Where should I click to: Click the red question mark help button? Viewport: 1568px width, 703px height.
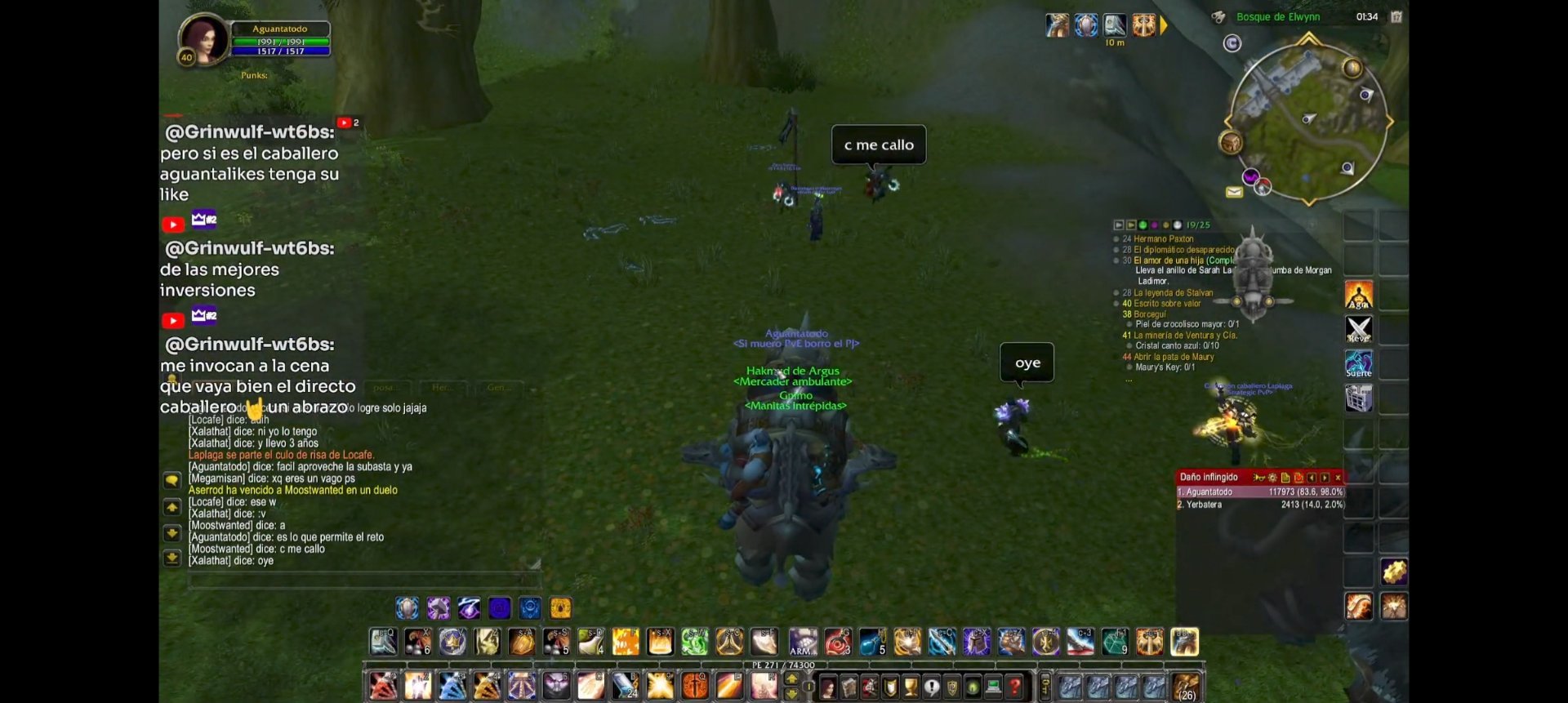pyautogui.click(x=1014, y=687)
